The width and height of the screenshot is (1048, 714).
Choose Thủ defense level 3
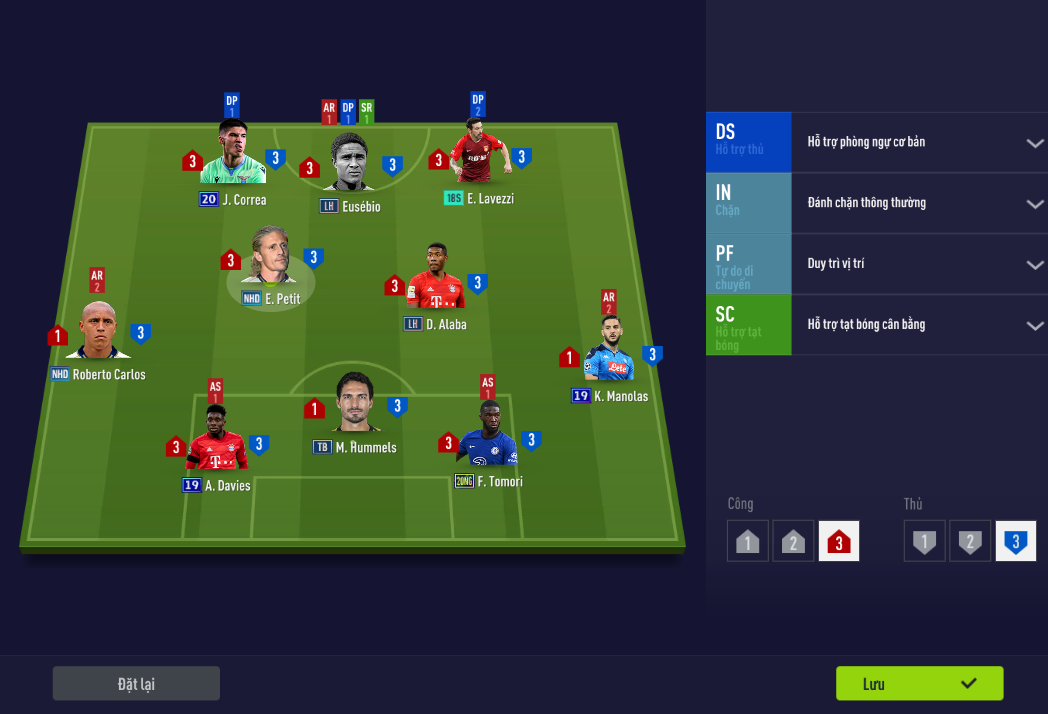pos(1015,541)
